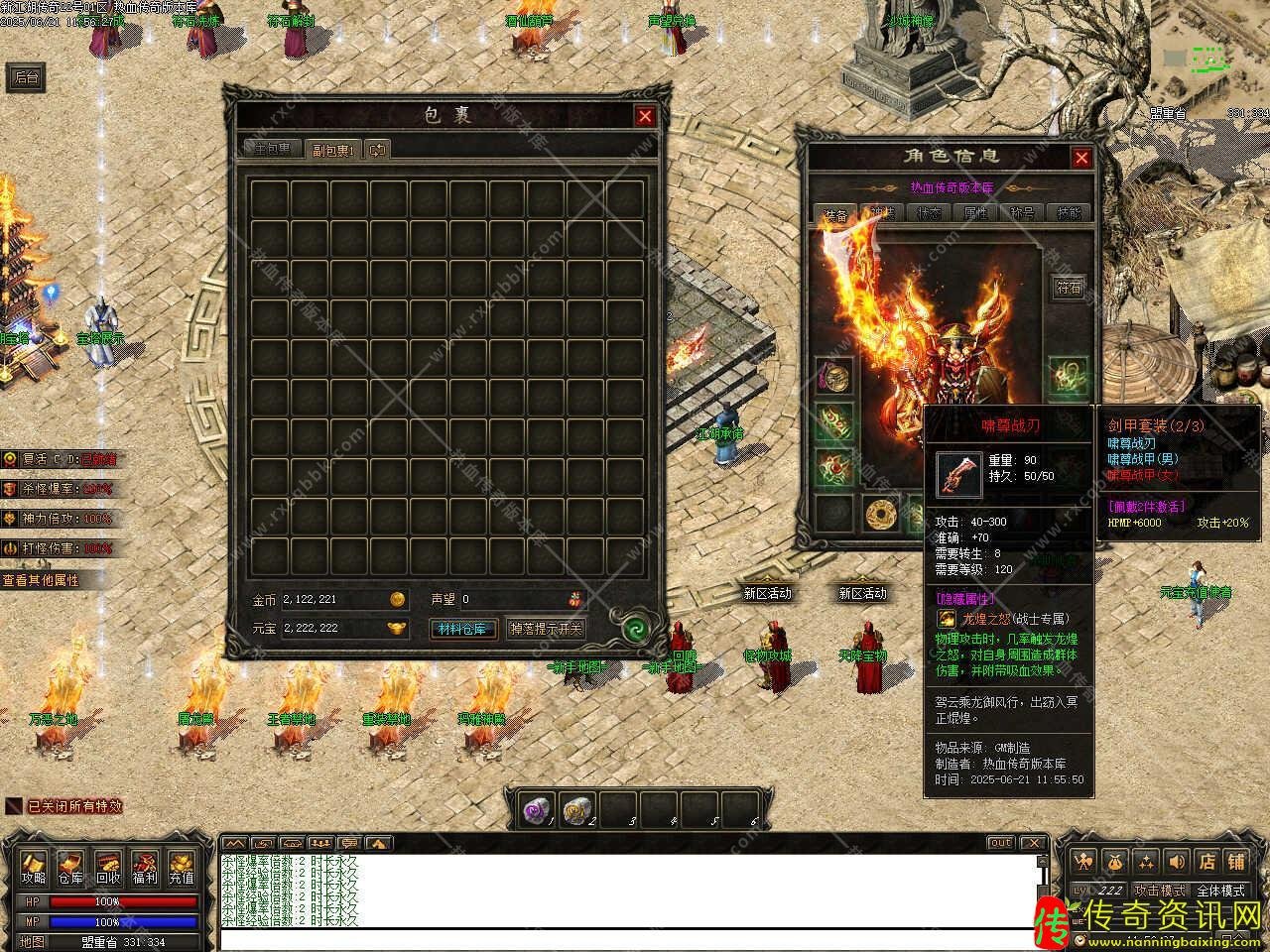The height and width of the screenshot is (952, 1270).
Task: Show the 技能 skills tab
Action: click(1069, 213)
